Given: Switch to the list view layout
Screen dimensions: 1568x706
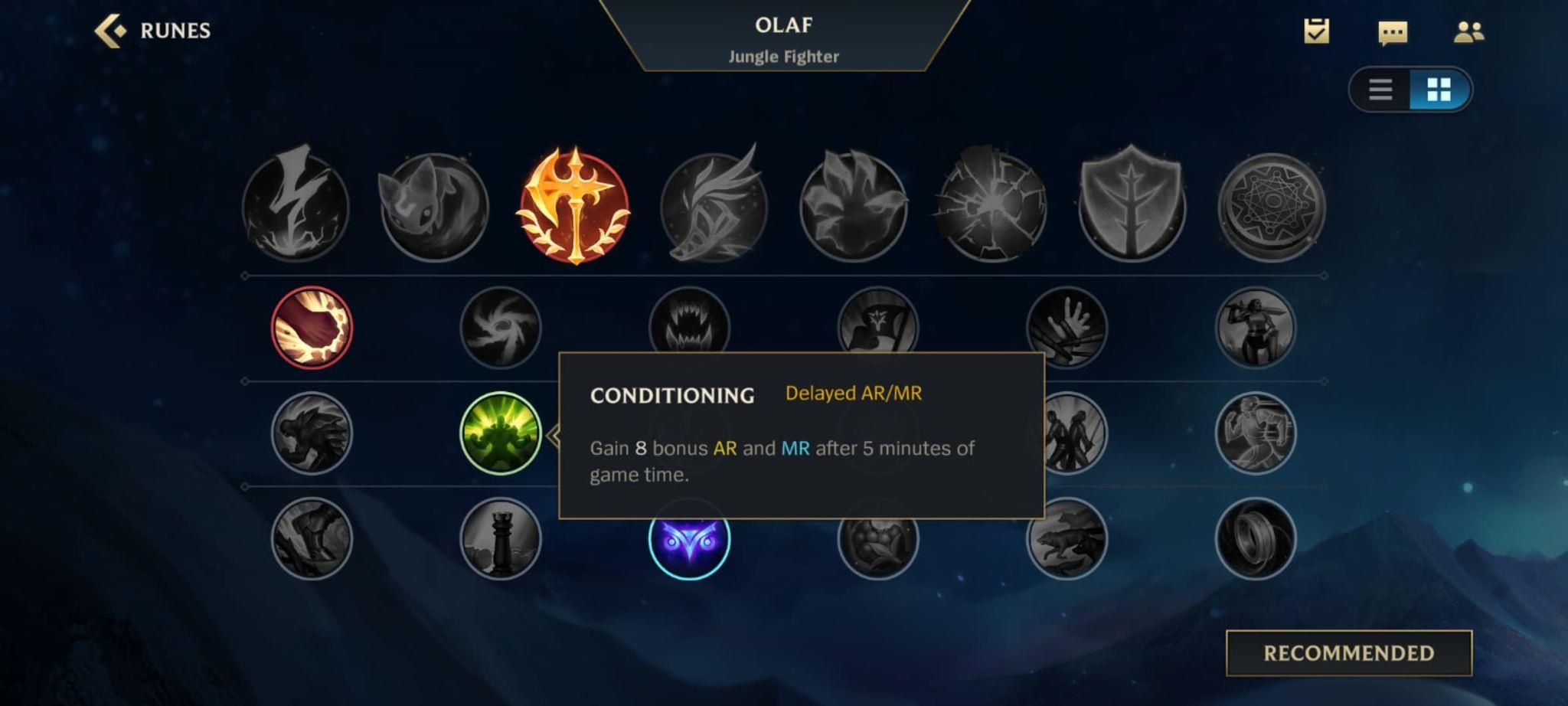Looking at the screenshot, I should point(1380,90).
